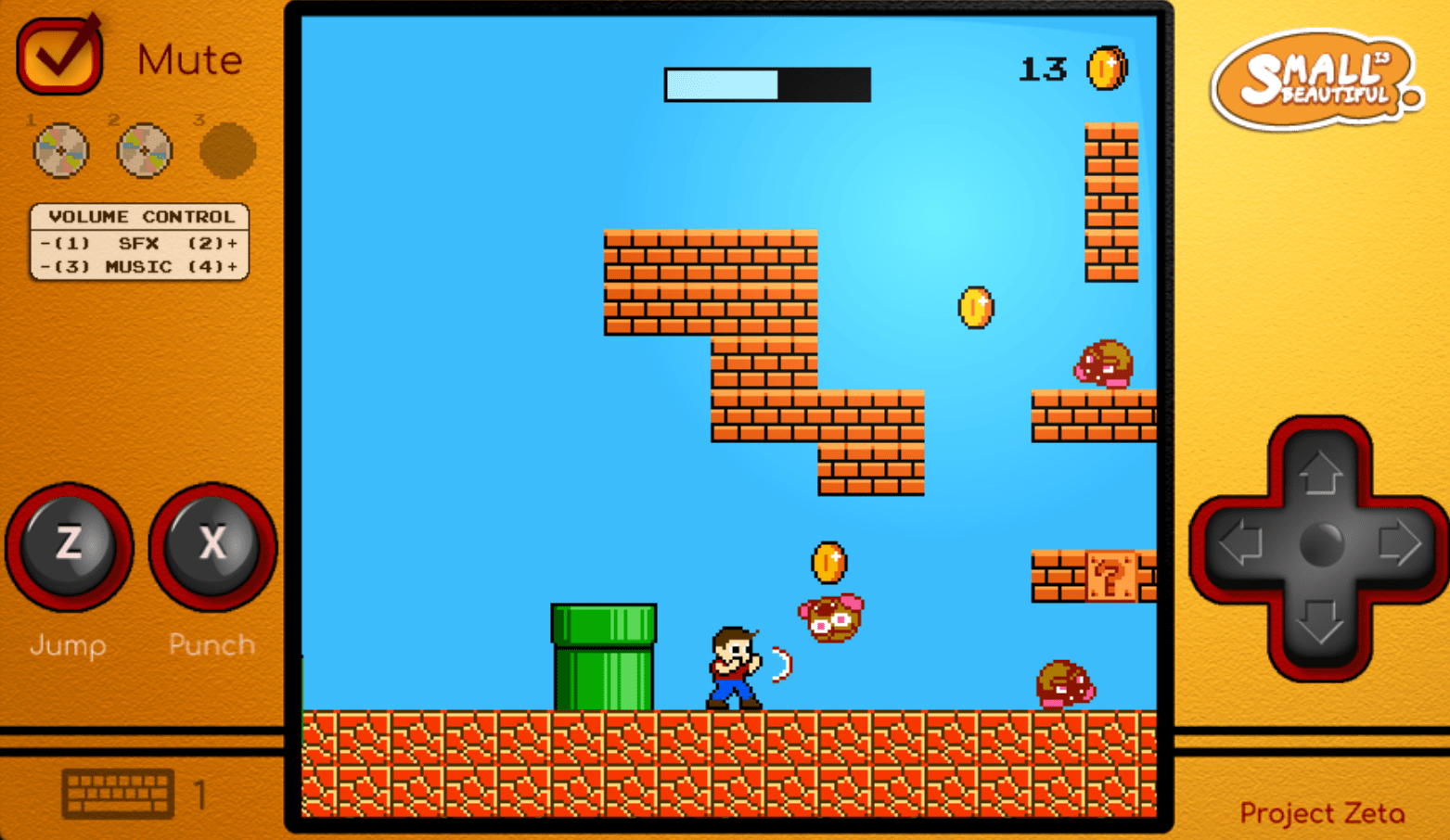The height and width of the screenshot is (840, 1450).
Task: Click the question mark block in game
Action: [1110, 578]
